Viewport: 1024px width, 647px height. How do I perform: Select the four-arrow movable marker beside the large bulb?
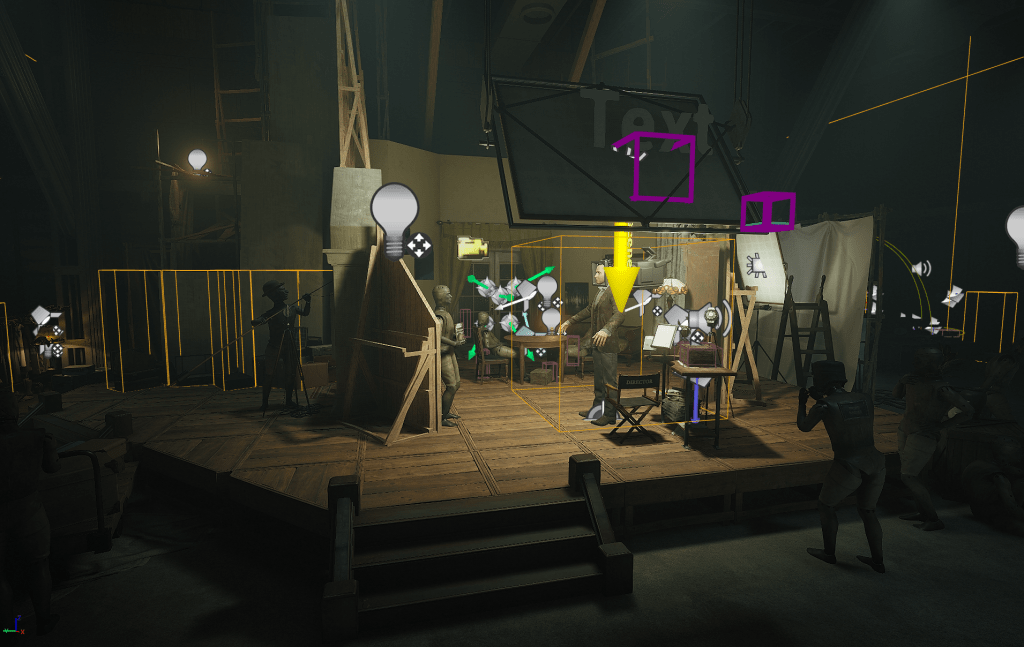point(418,244)
